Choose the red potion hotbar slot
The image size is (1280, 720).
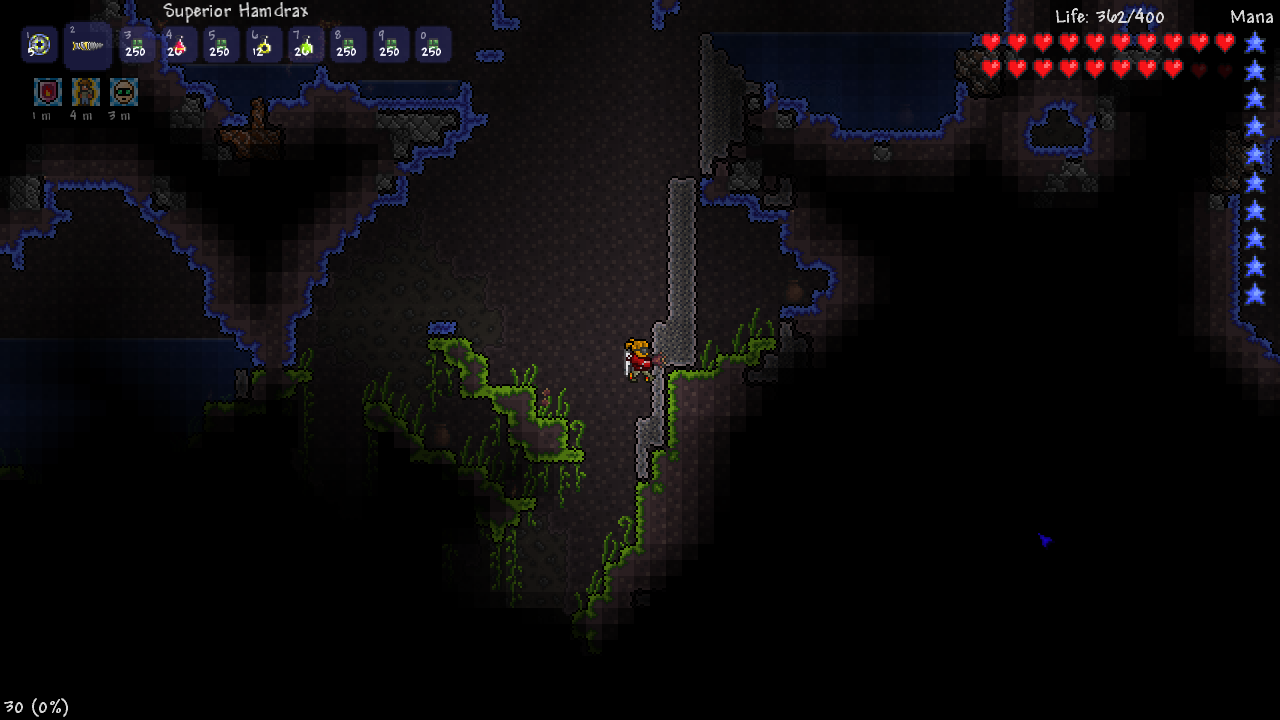(177, 45)
